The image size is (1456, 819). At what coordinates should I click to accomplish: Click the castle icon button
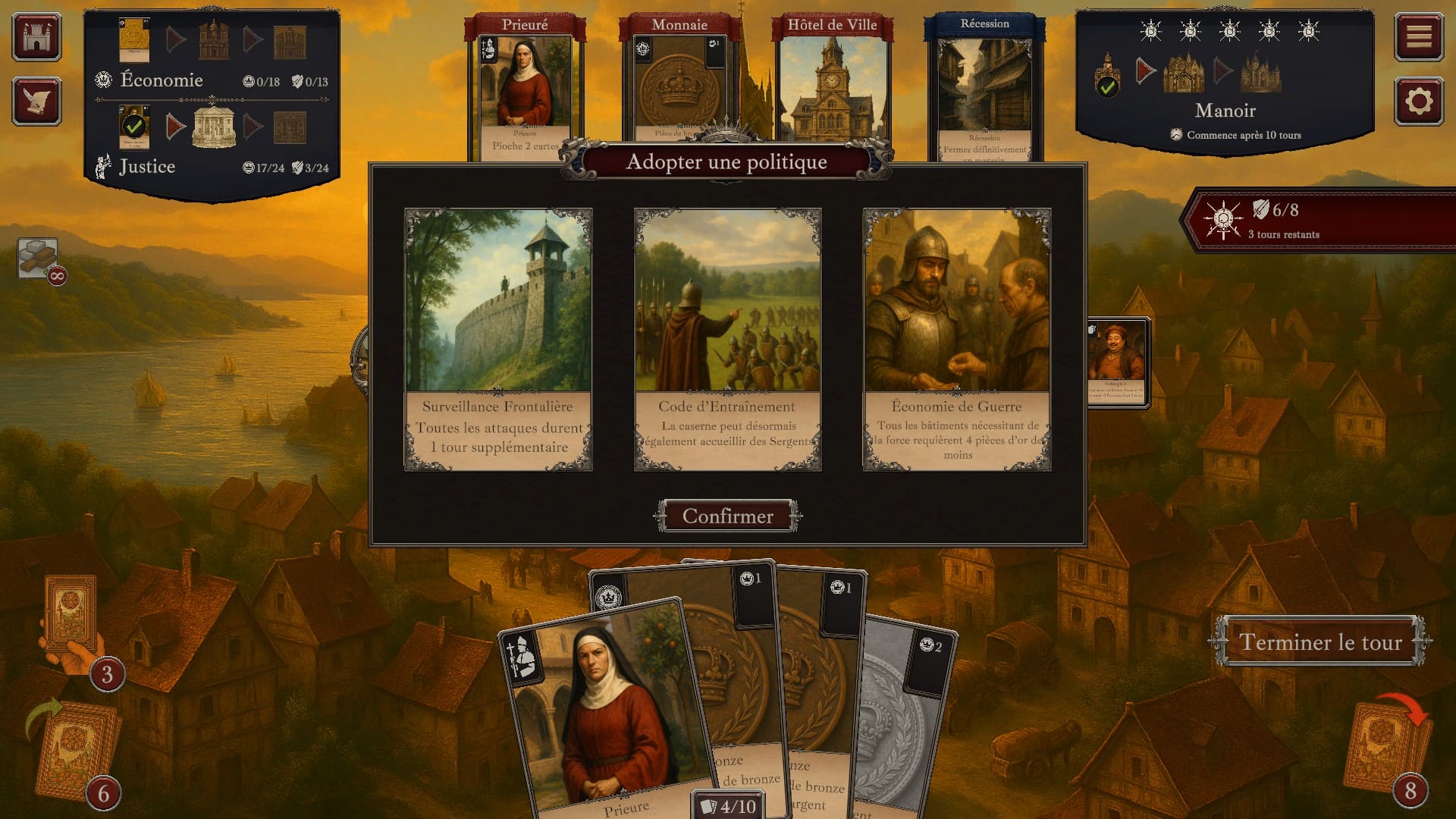click(x=36, y=36)
